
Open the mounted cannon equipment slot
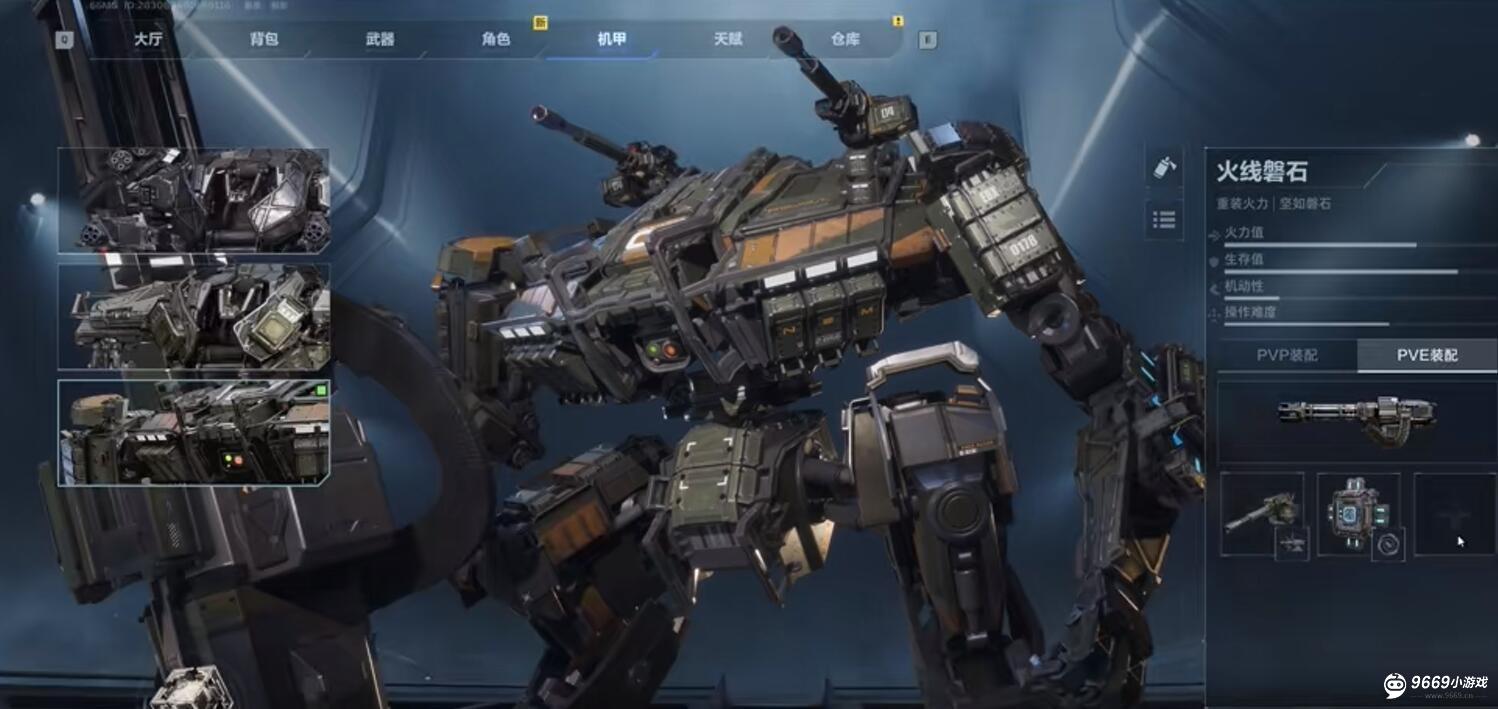pyautogui.click(x=1262, y=514)
